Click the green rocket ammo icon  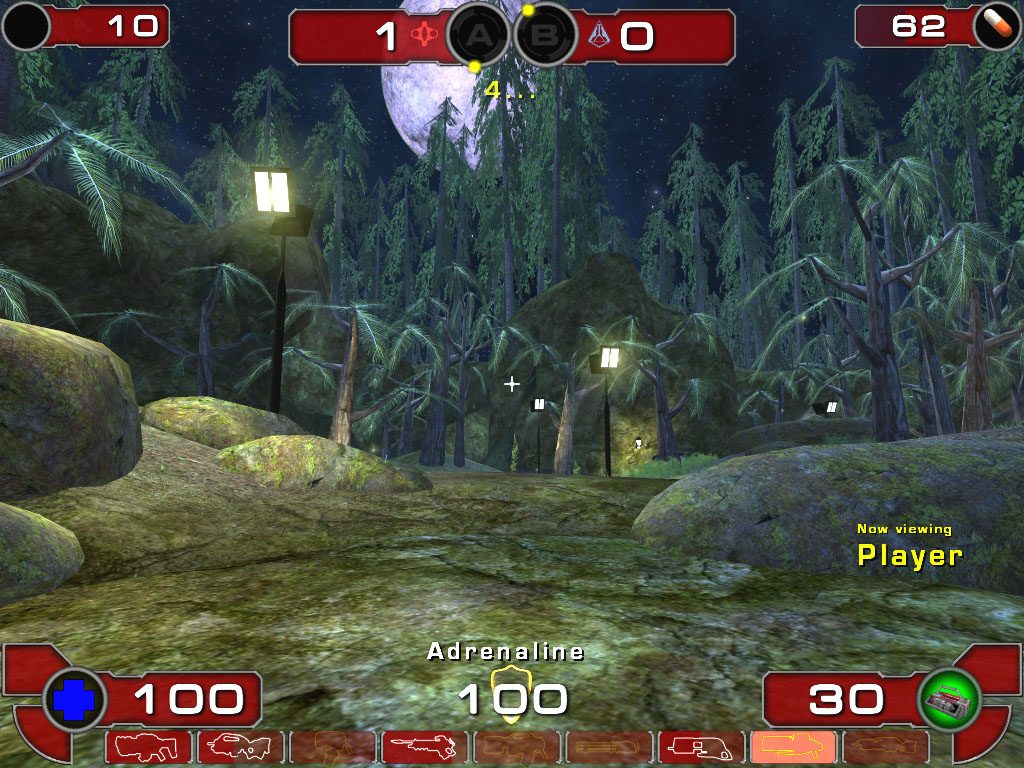[x=949, y=701]
